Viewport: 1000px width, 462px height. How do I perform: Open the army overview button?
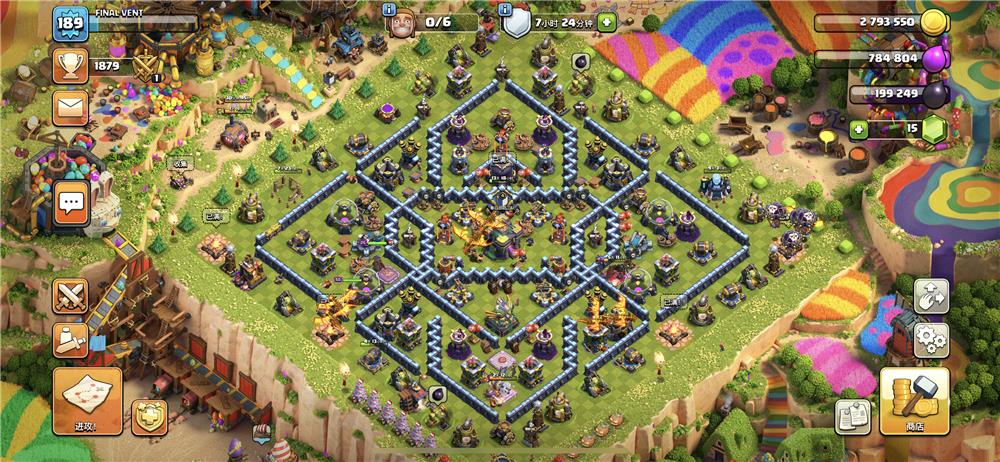click(71, 339)
